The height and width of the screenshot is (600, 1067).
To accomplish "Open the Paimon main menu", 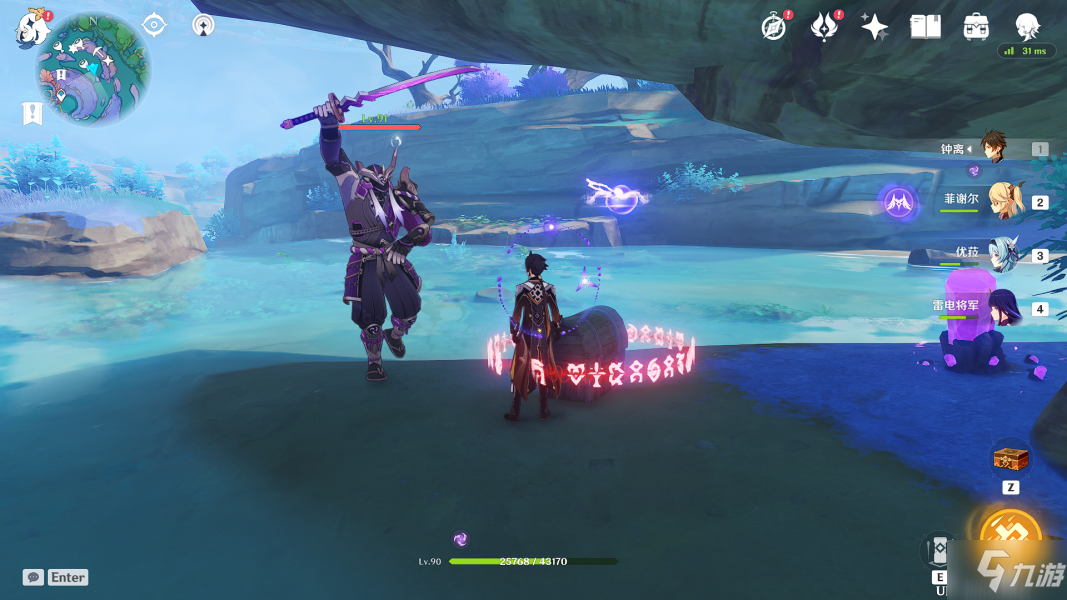I will [32, 27].
